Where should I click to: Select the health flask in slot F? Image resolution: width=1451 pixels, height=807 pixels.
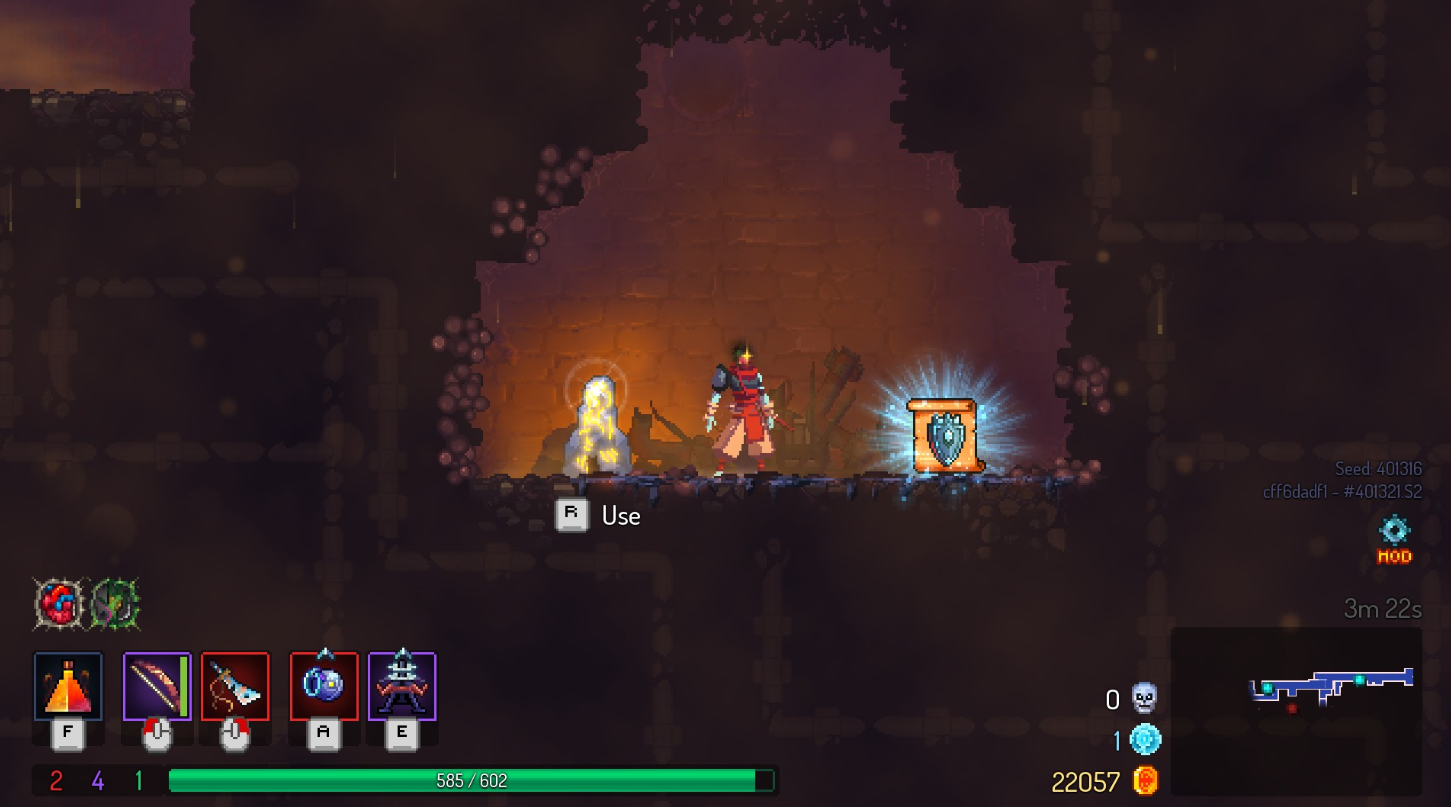(67, 687)
